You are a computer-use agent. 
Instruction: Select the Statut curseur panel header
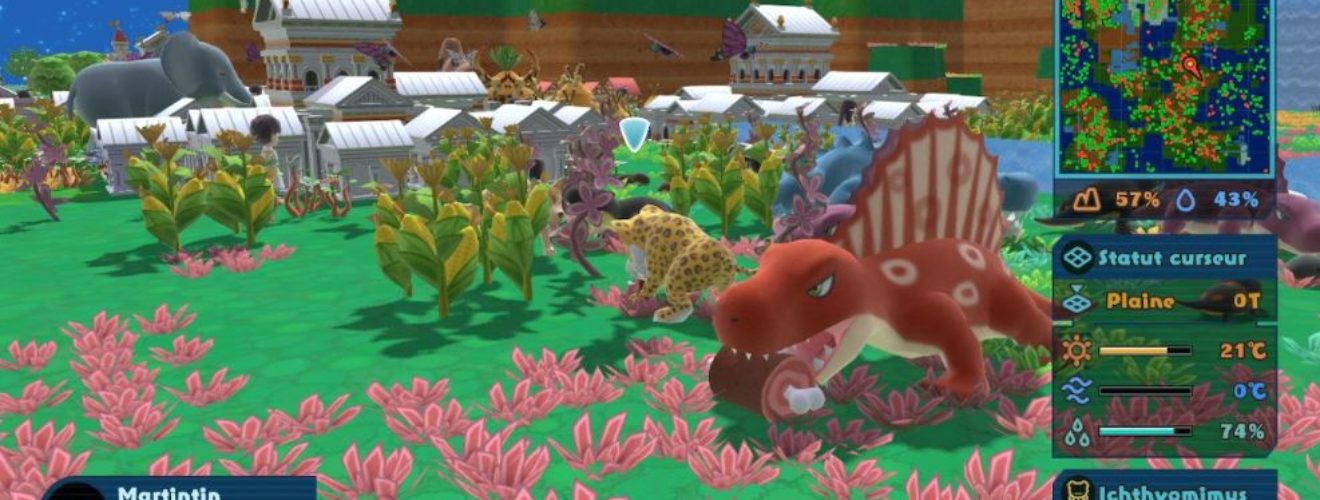[x=1164, y=258]
